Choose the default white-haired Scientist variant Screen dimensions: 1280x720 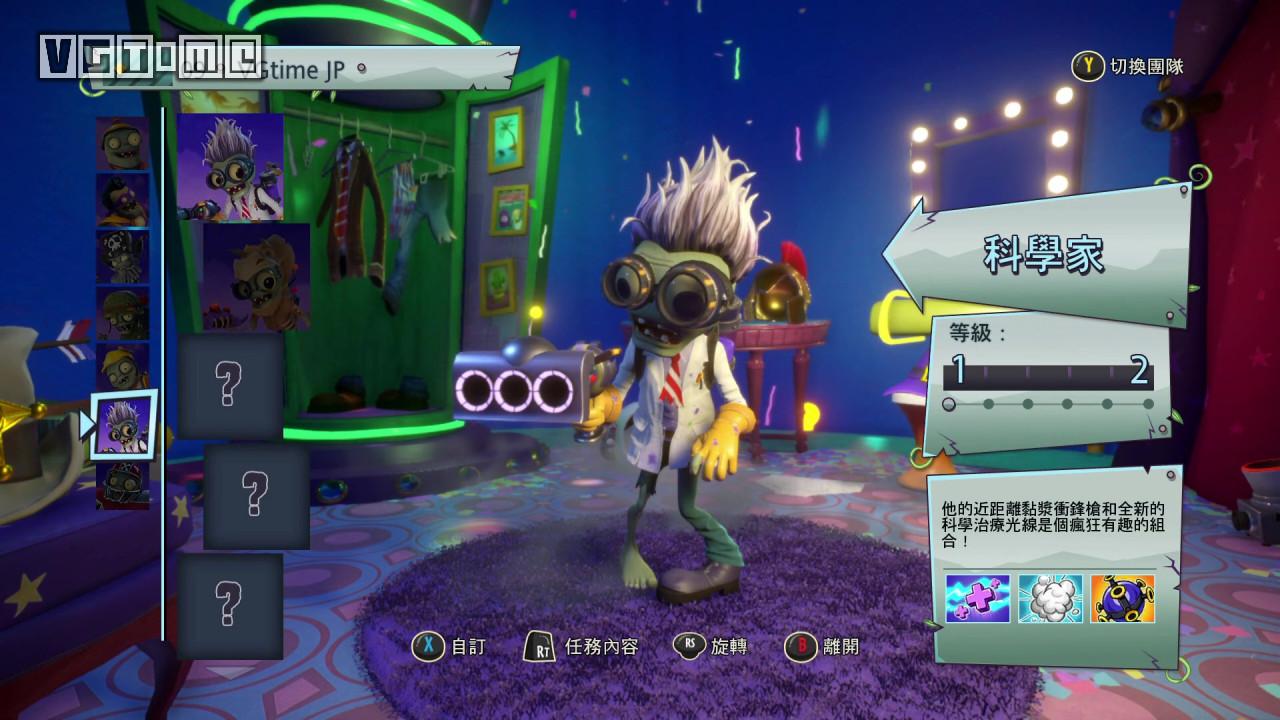click(230, 167)
